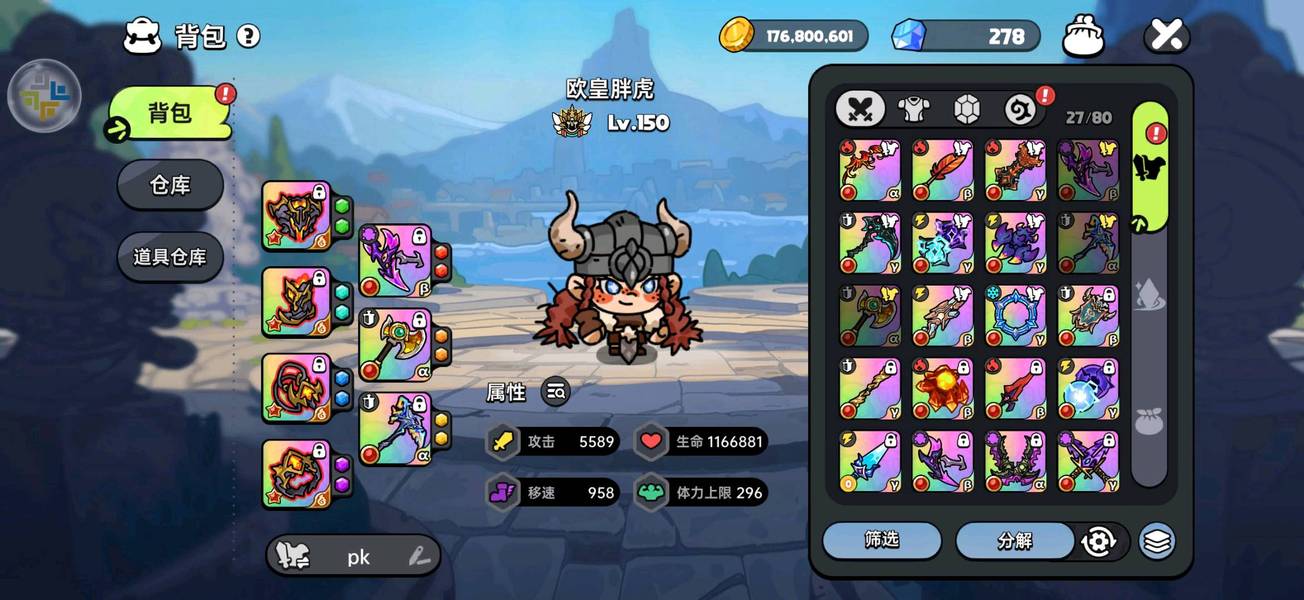Select the equipped horned helmet slot
Image resolution: width=1304 pixels, height=600 pixels.
coord(297,215)
